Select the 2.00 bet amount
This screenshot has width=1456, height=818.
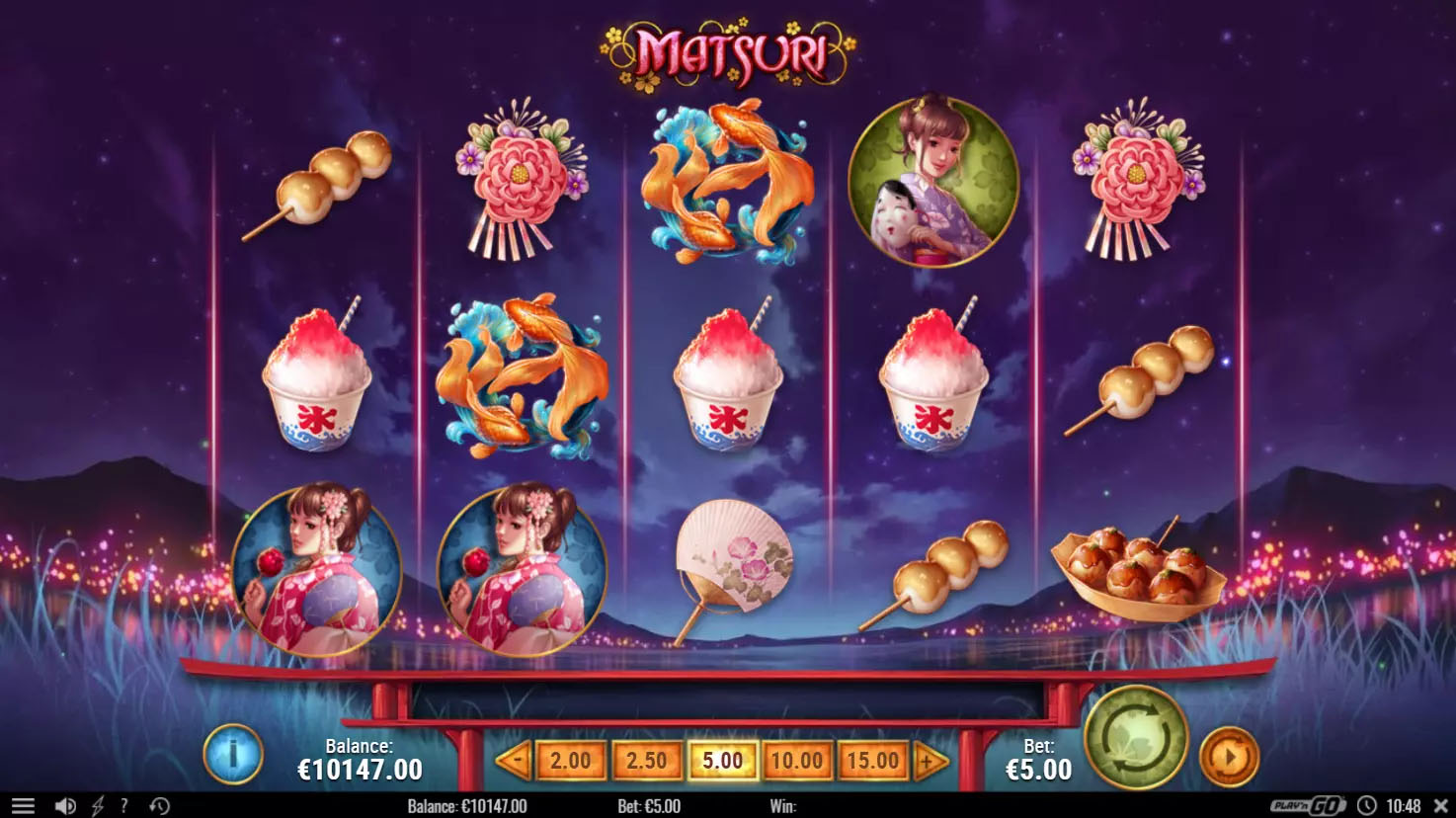pos(570,761)
